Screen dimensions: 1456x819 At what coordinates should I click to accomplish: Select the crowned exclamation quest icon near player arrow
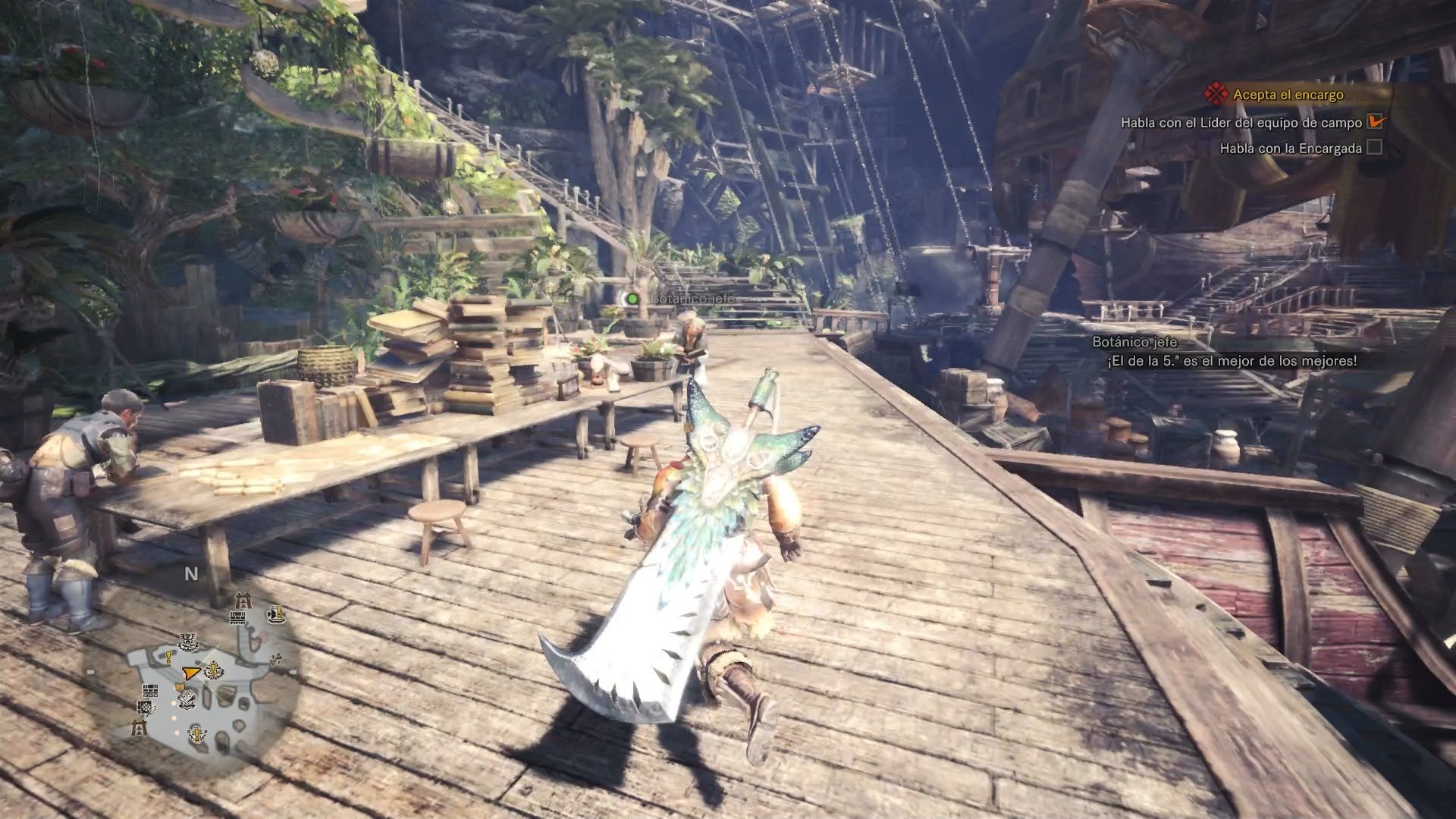212,670
